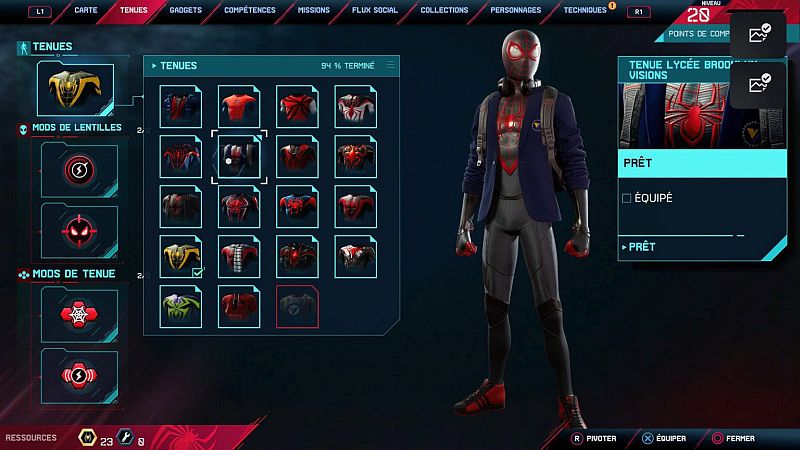Choose the lightning bolt lens mod slot
Image resolution: width=800 pixels, height=450 pixels.
click(79, 170)
